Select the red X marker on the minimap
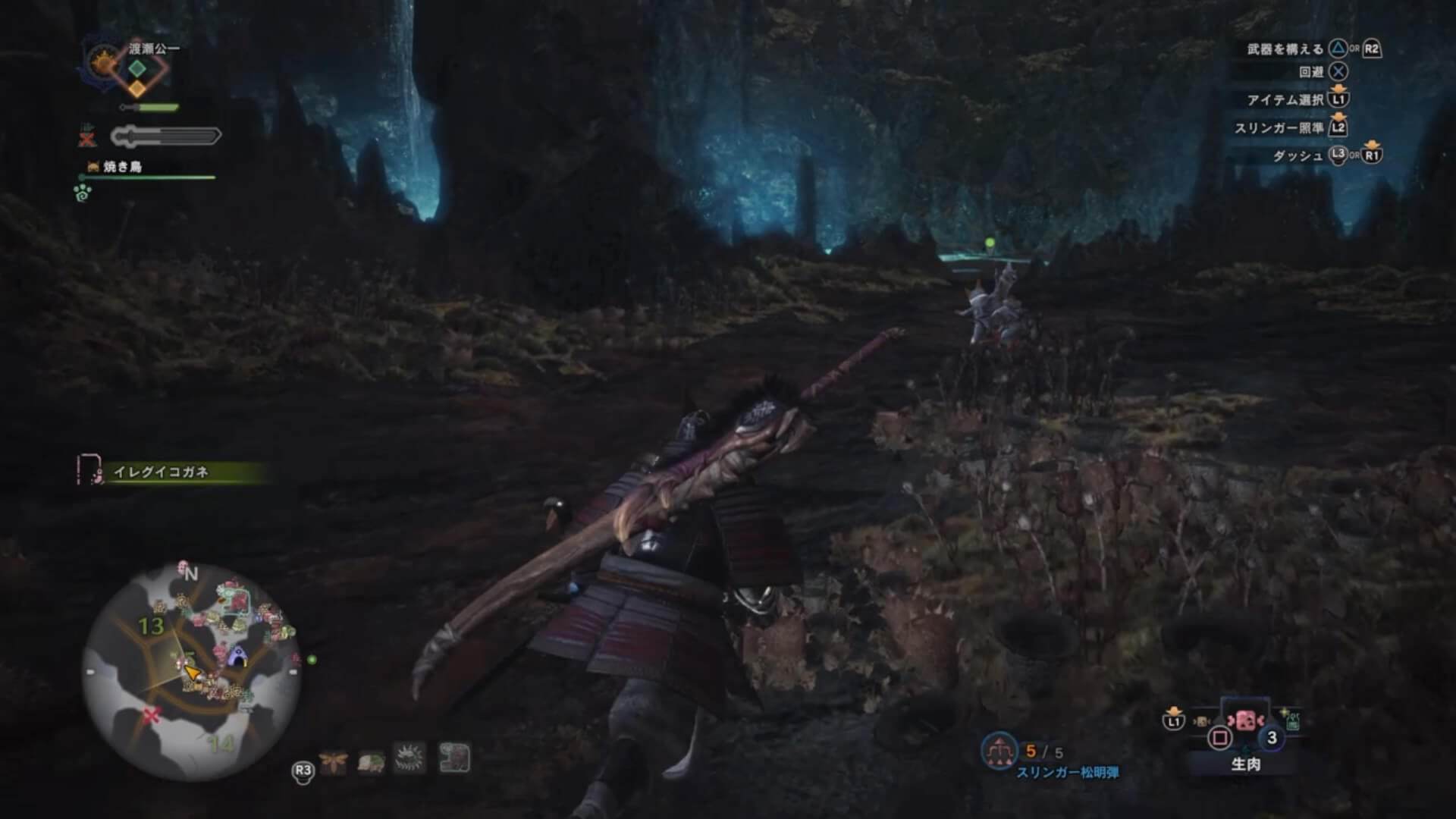The image size is (1456, 819). (152, 715)
